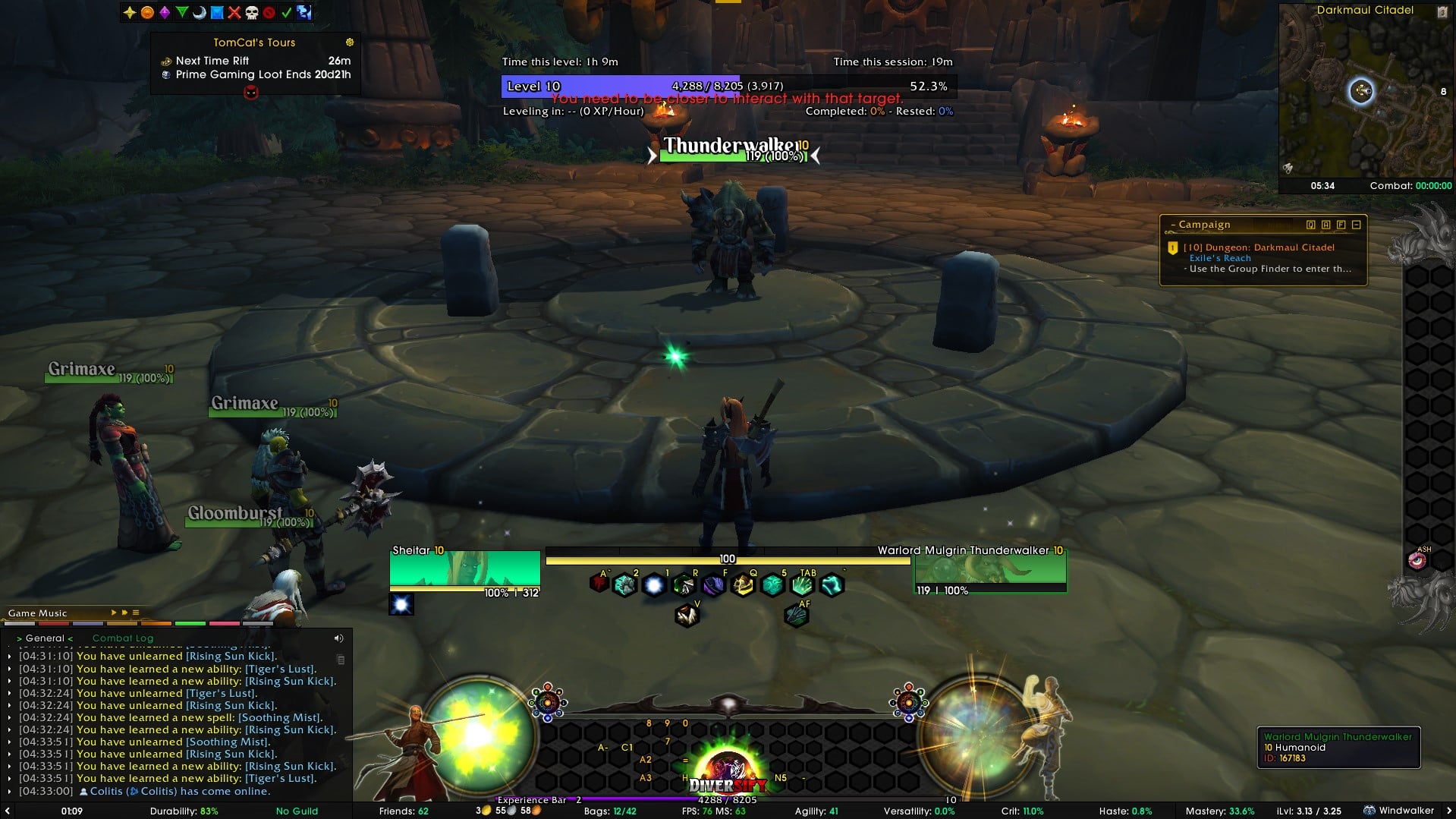Activate the glowing white orb ability bound to 1
This screenshot has width=1456, height=819.
[653, 585]
